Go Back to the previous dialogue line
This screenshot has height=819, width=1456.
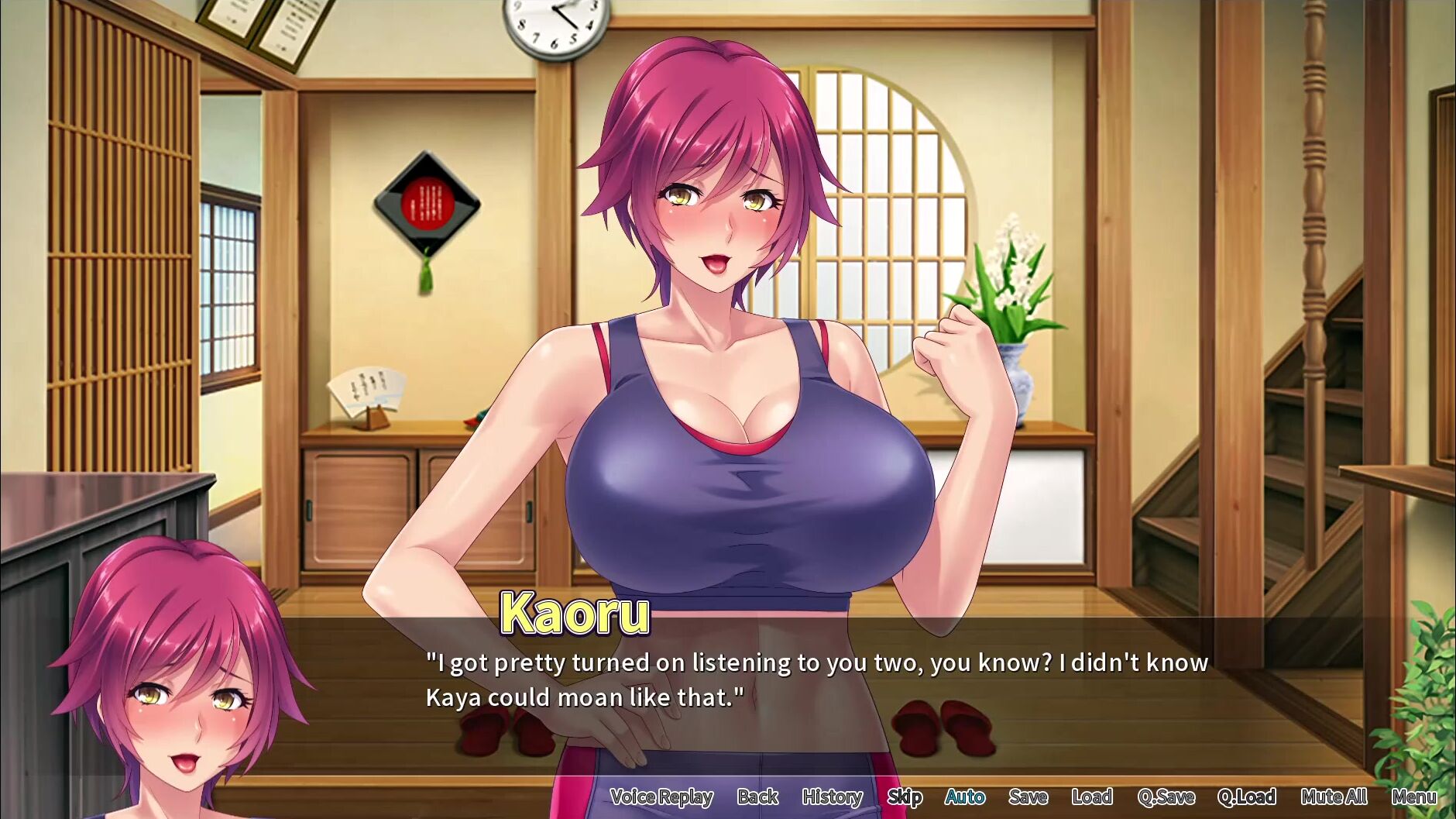click(x=757, y=797)
